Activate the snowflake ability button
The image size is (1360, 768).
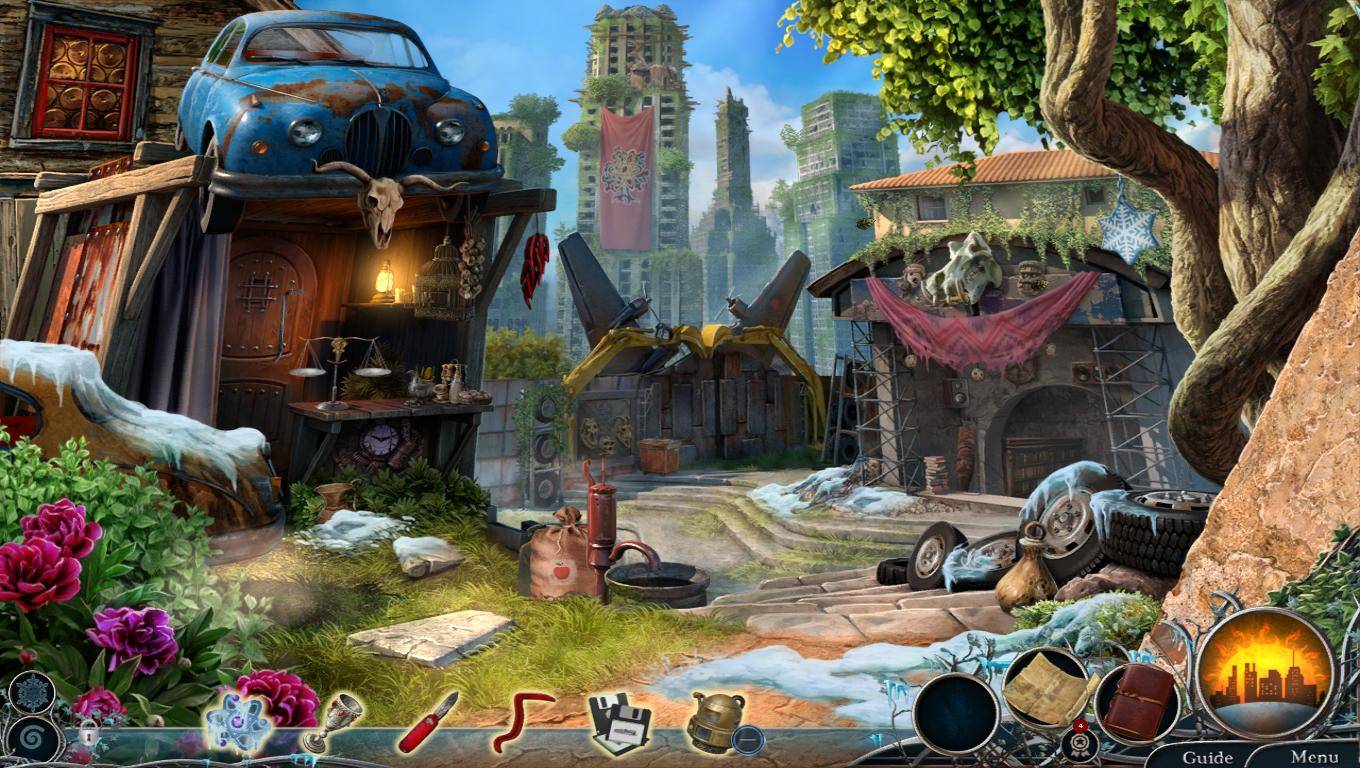click(31, 691)
